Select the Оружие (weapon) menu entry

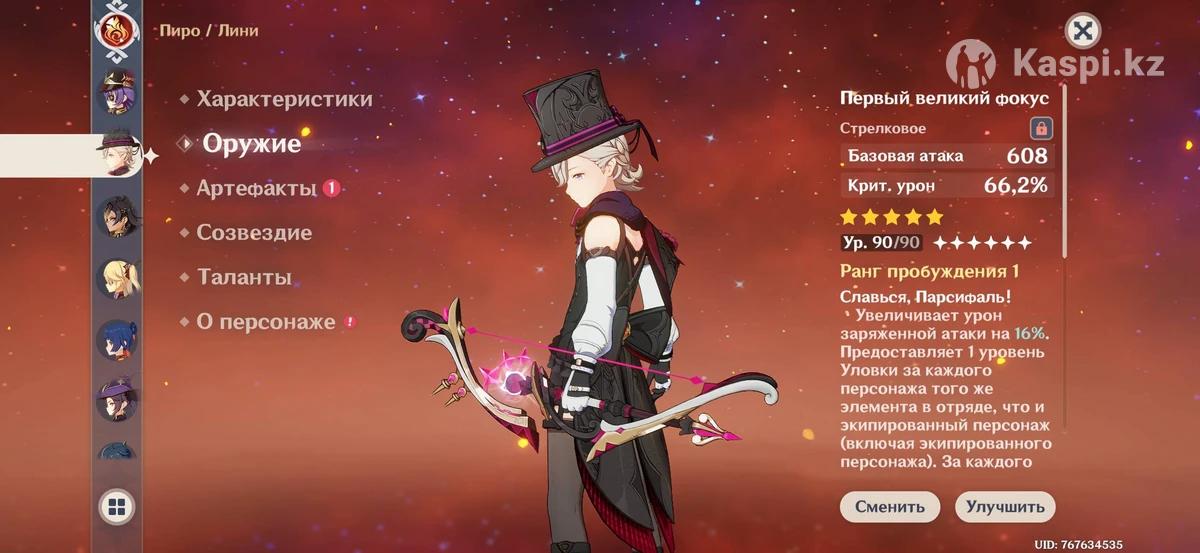pyautogui.click(x=251, y=143)
